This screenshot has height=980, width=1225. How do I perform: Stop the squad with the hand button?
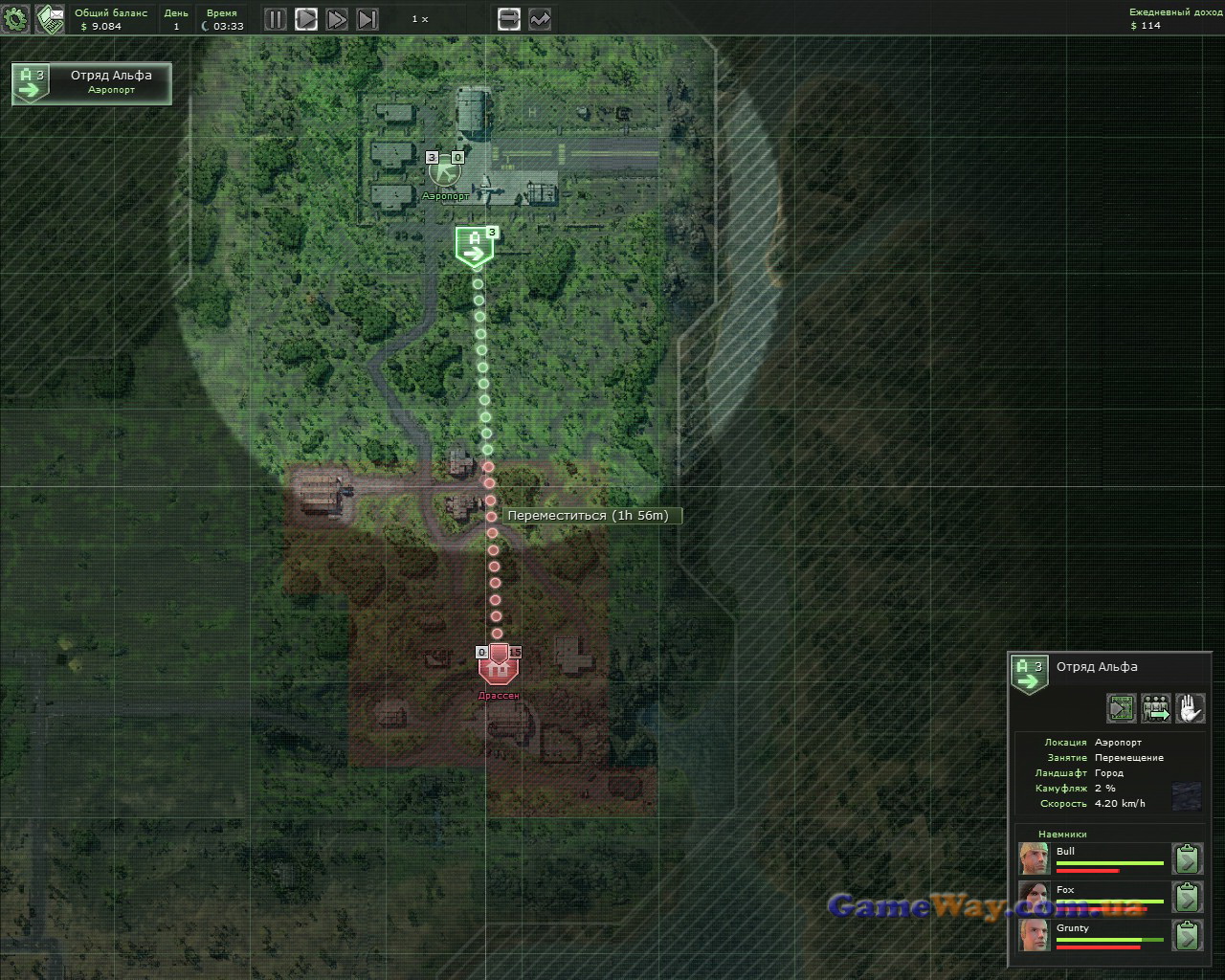pos(1190,708)
